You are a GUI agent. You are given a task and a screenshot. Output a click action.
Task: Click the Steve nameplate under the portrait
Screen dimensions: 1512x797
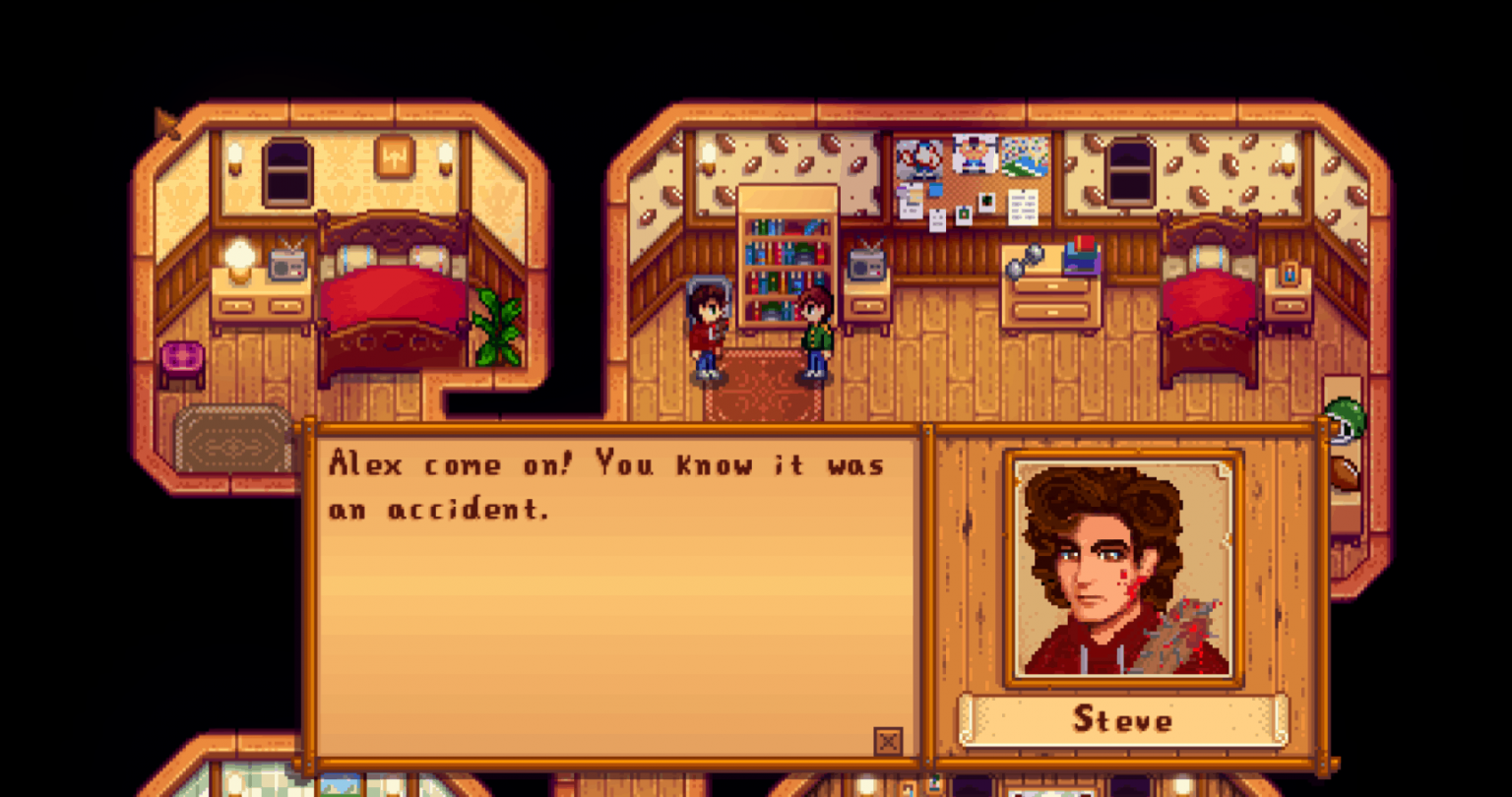1122,720
